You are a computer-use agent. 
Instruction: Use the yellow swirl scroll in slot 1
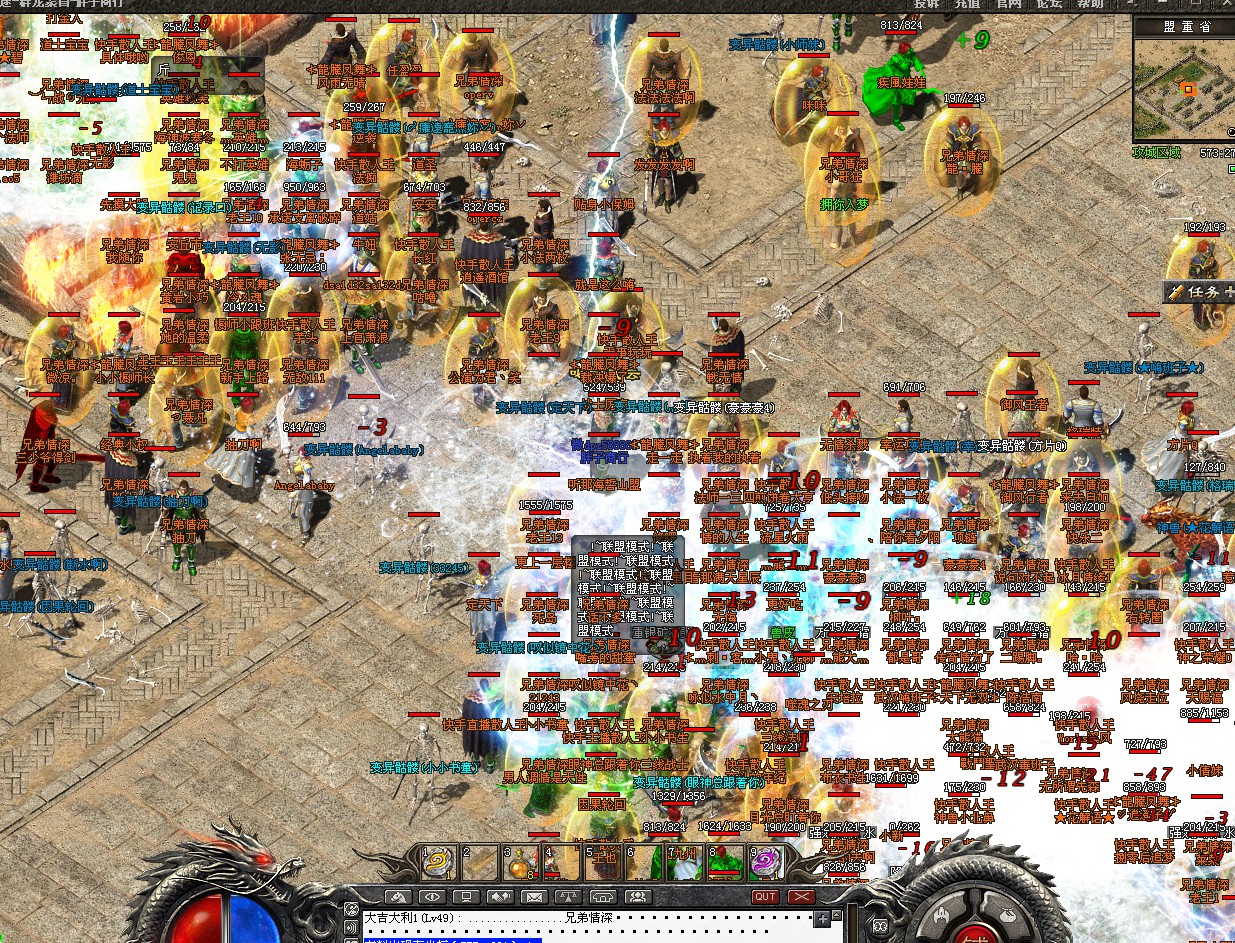click(438, 862)
